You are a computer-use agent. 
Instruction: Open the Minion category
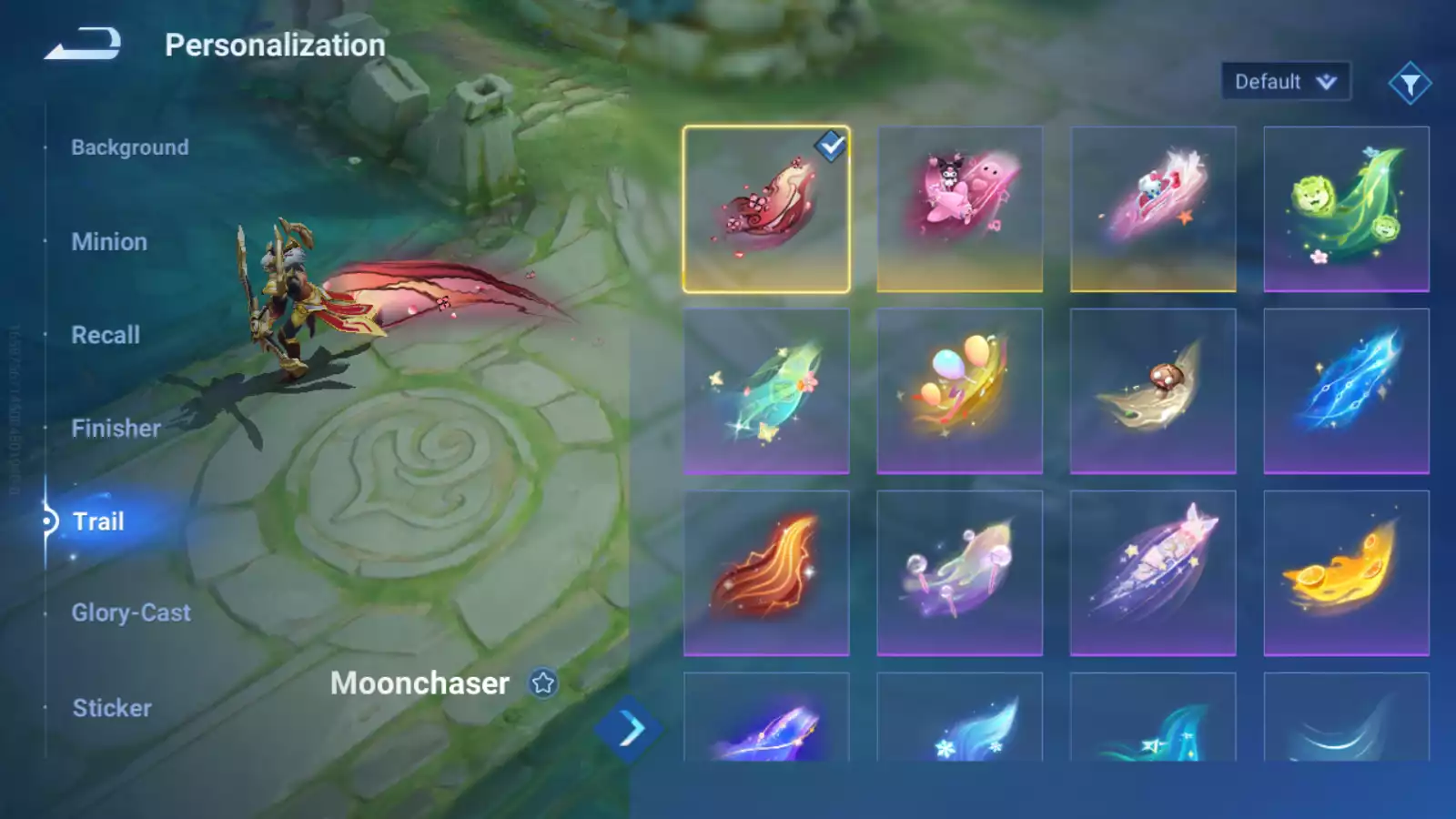click(109, 242)
